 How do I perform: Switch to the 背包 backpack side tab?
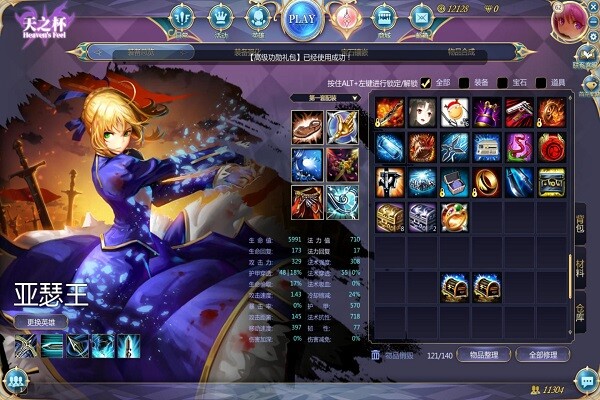[x=579, y=224]
